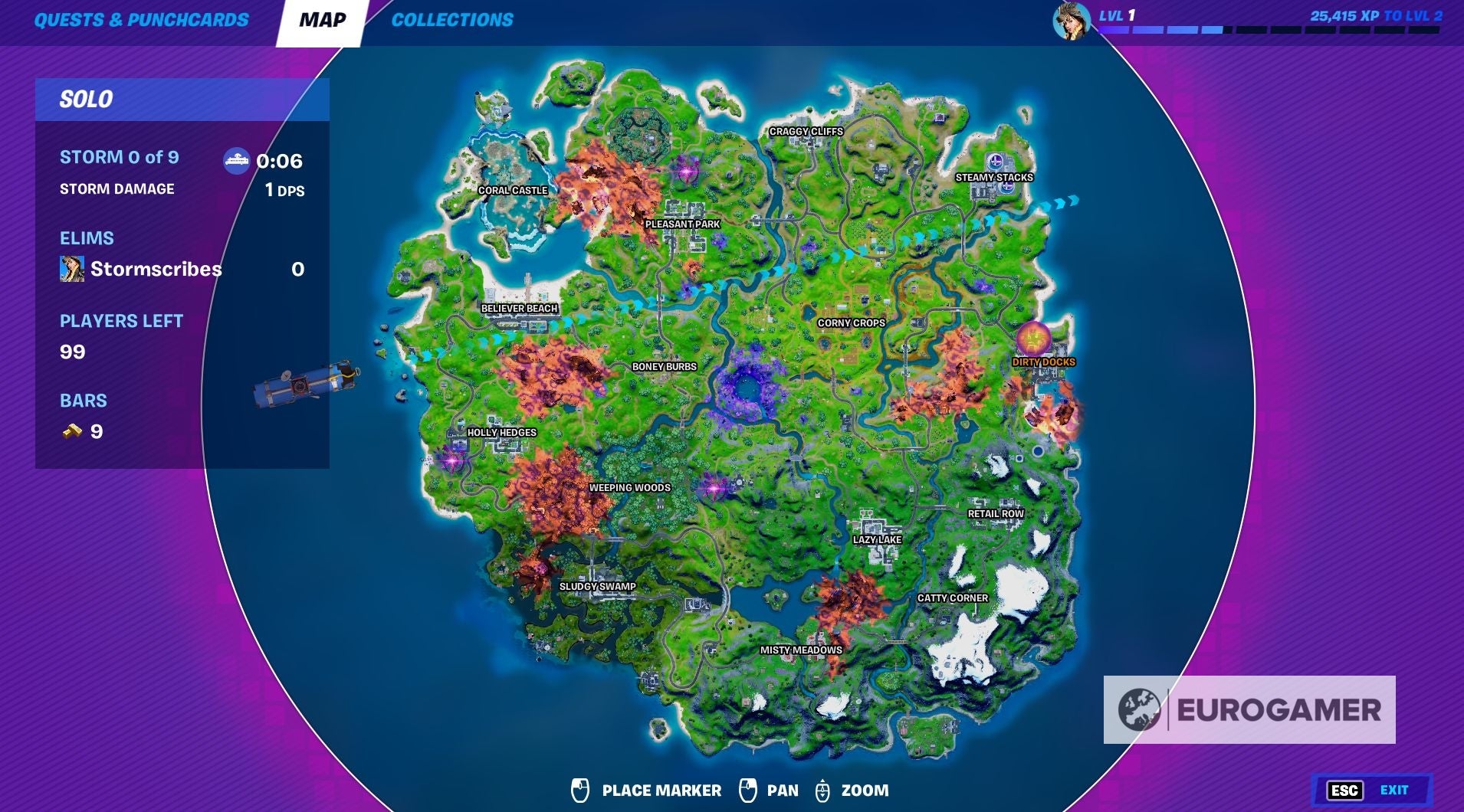Select the battle bus floating left of map
This screenshot has width=1464, height=812.
307,381
